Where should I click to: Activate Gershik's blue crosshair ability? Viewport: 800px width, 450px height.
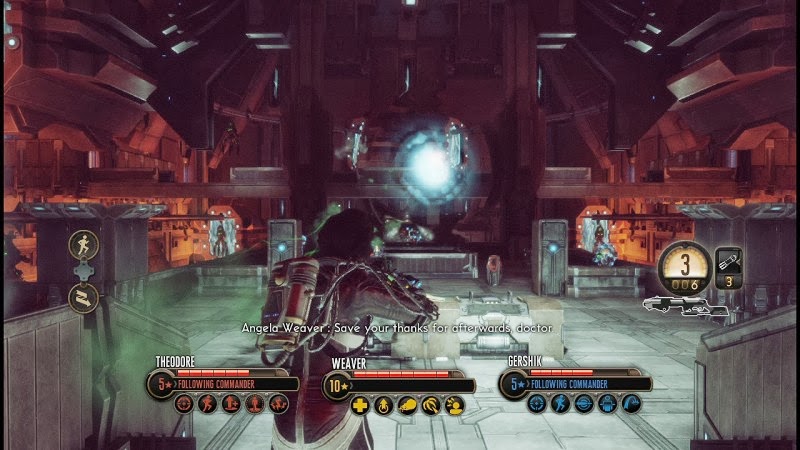537,404
